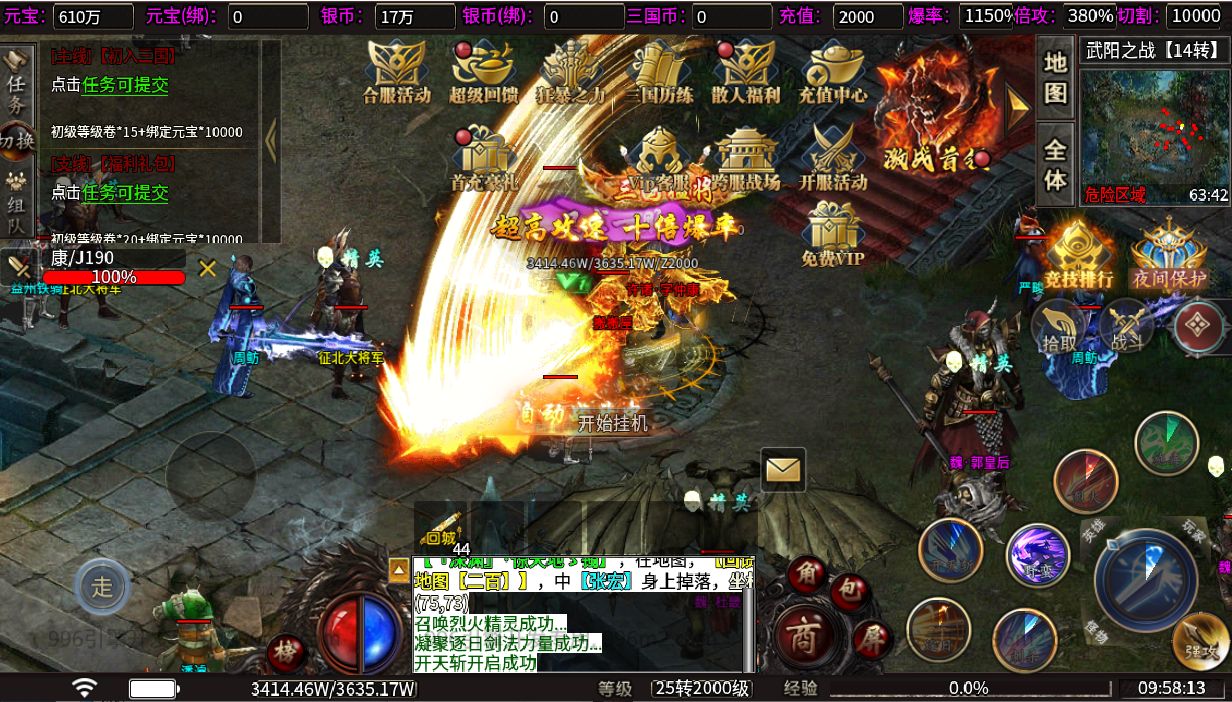This screenshot has height=702, width=1232.
Task: Click 开始挂机 to start auto-battle
Action: pyautogui.click(x=613, y=423)
